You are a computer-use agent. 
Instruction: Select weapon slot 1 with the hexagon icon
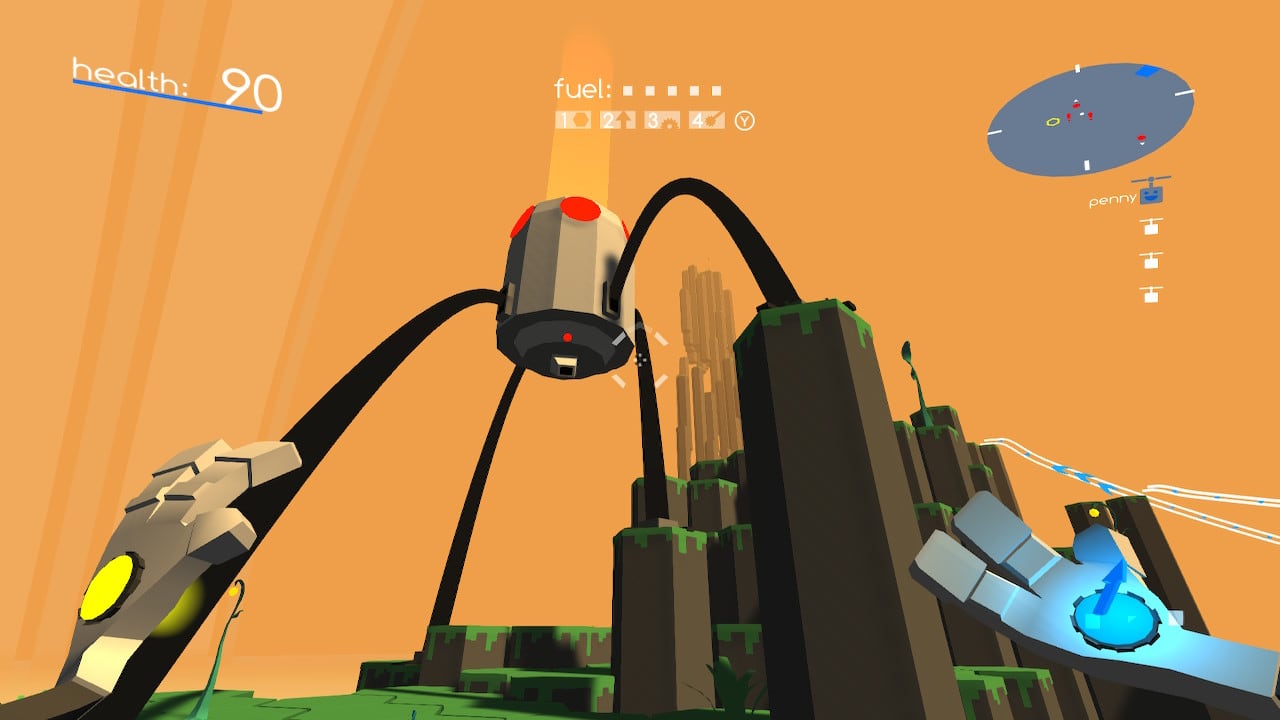pyautogui.click(x=573, y=119)
